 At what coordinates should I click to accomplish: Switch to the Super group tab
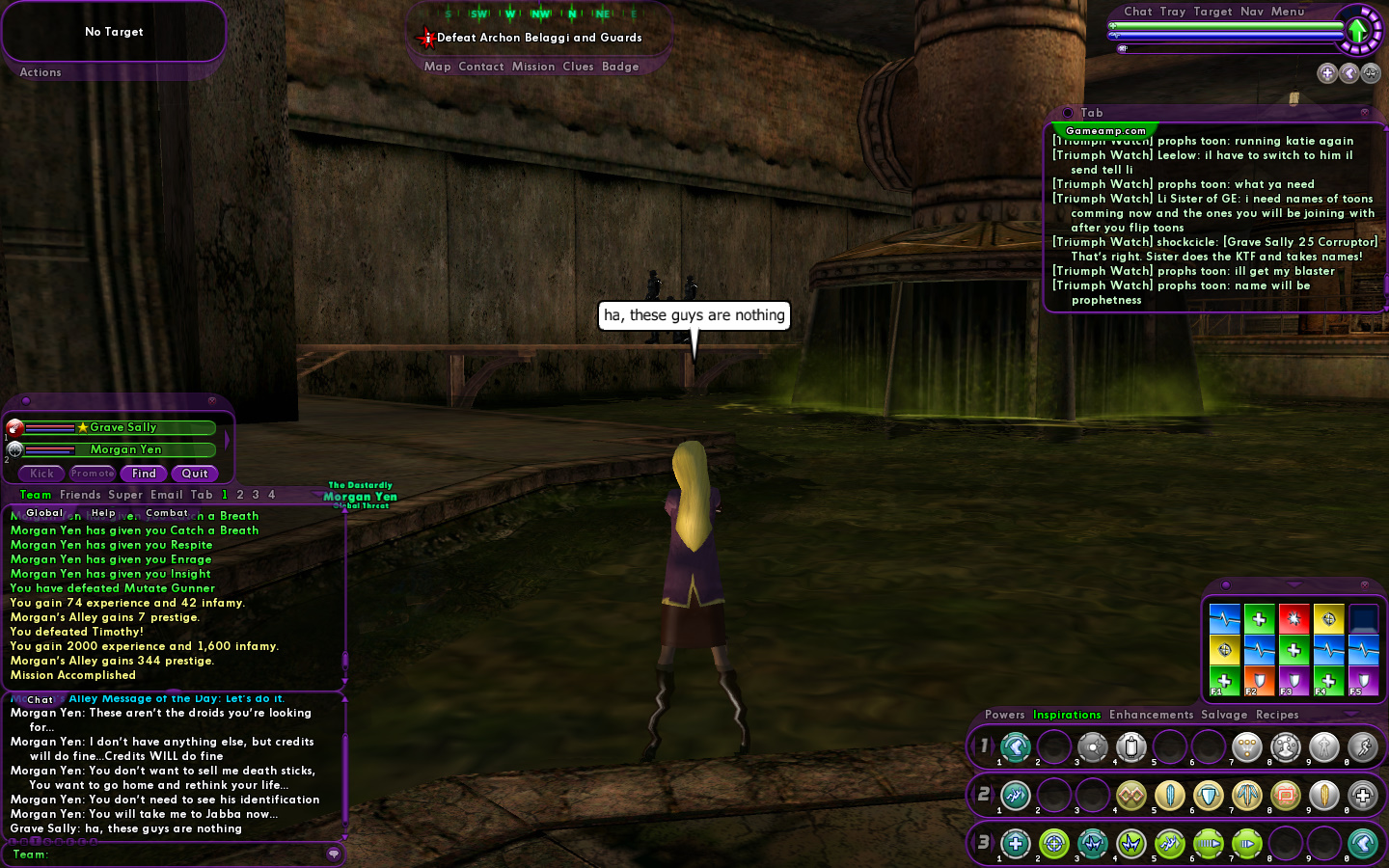tap(125, 495)
